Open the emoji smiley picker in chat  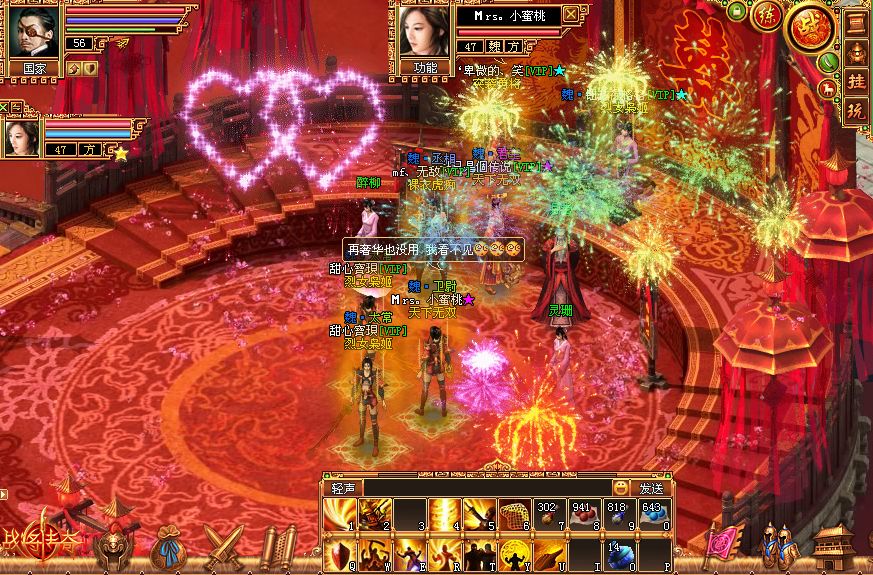click(x=622, y=488)
